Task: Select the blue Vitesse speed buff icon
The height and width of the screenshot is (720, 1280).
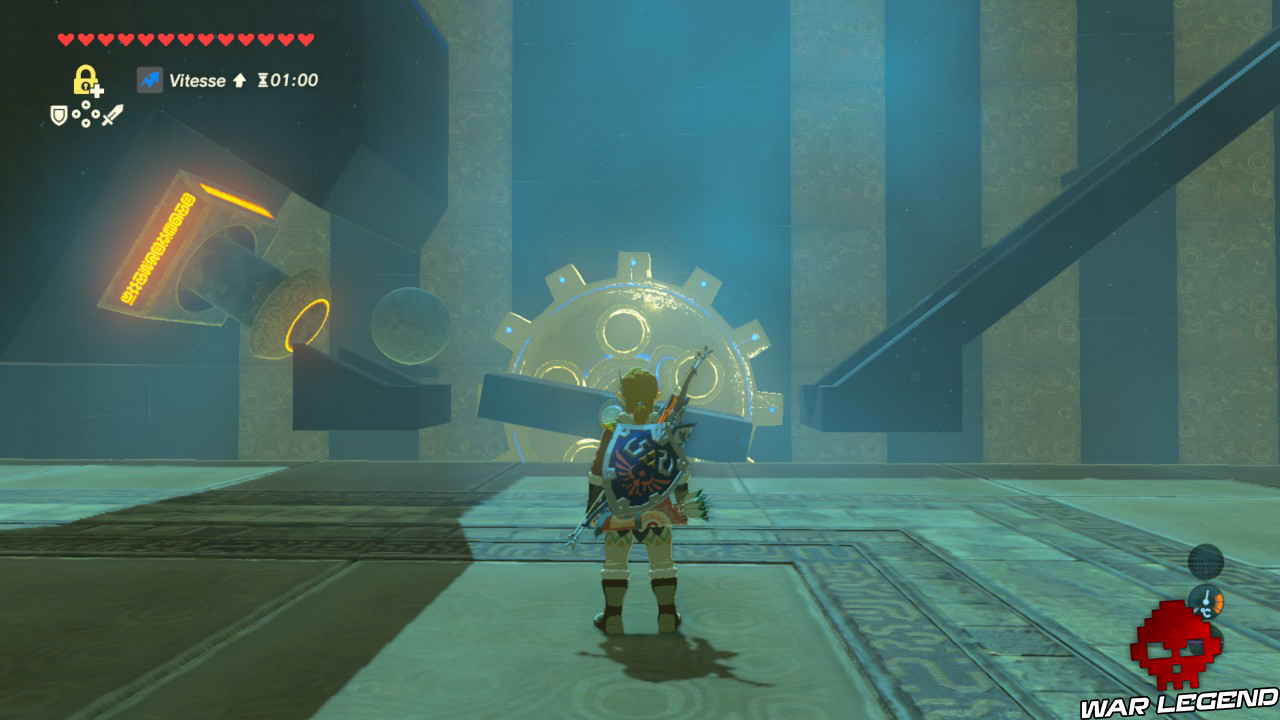Action: (150, 79)
